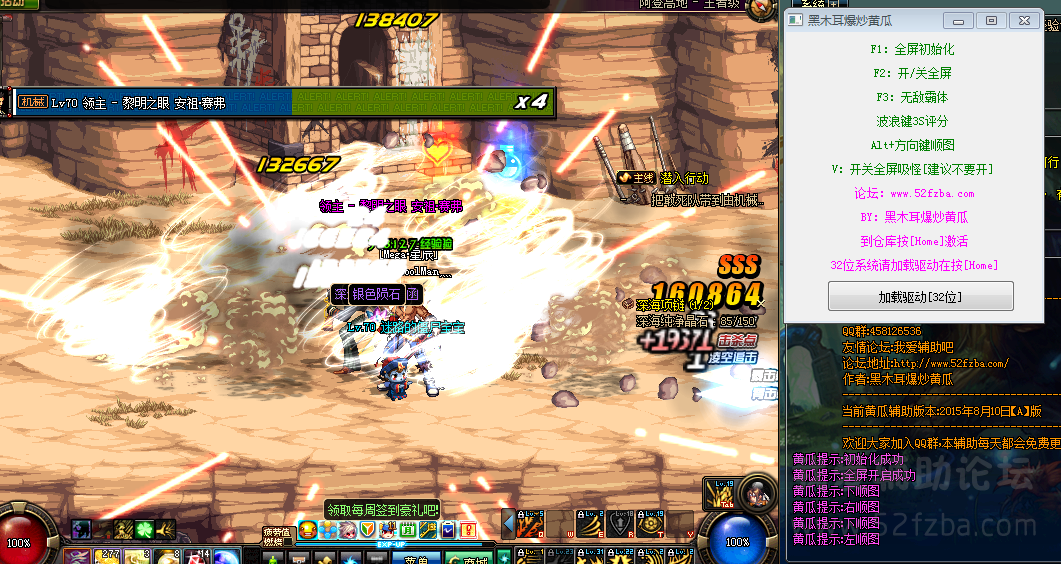Toggle the skill bar's blue left arrow
The image size is (1061, 564).
(508, 524)
